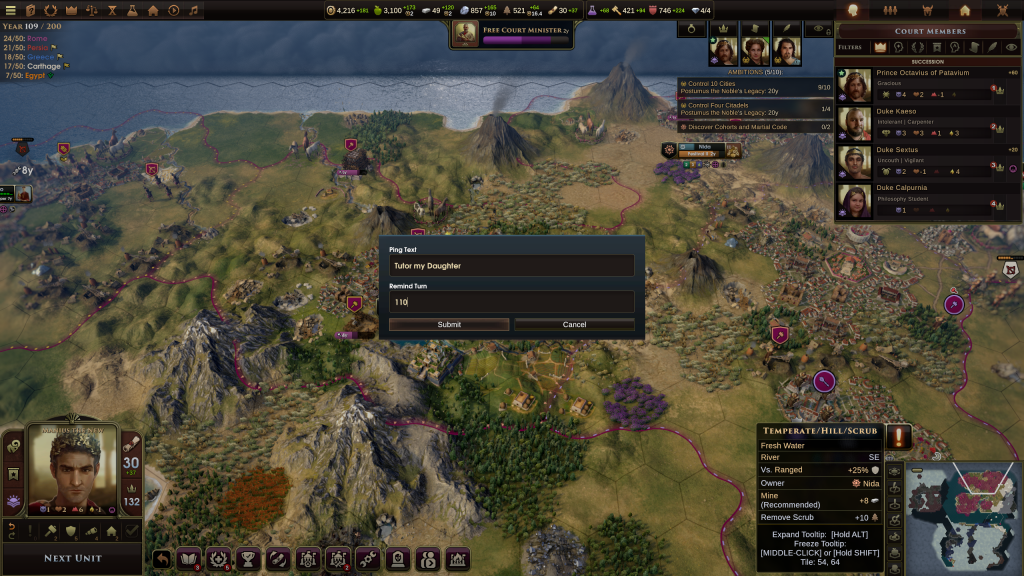Advance with the Next Unit button
This screenshot has width=1024, height=576.
coord(73,558)
